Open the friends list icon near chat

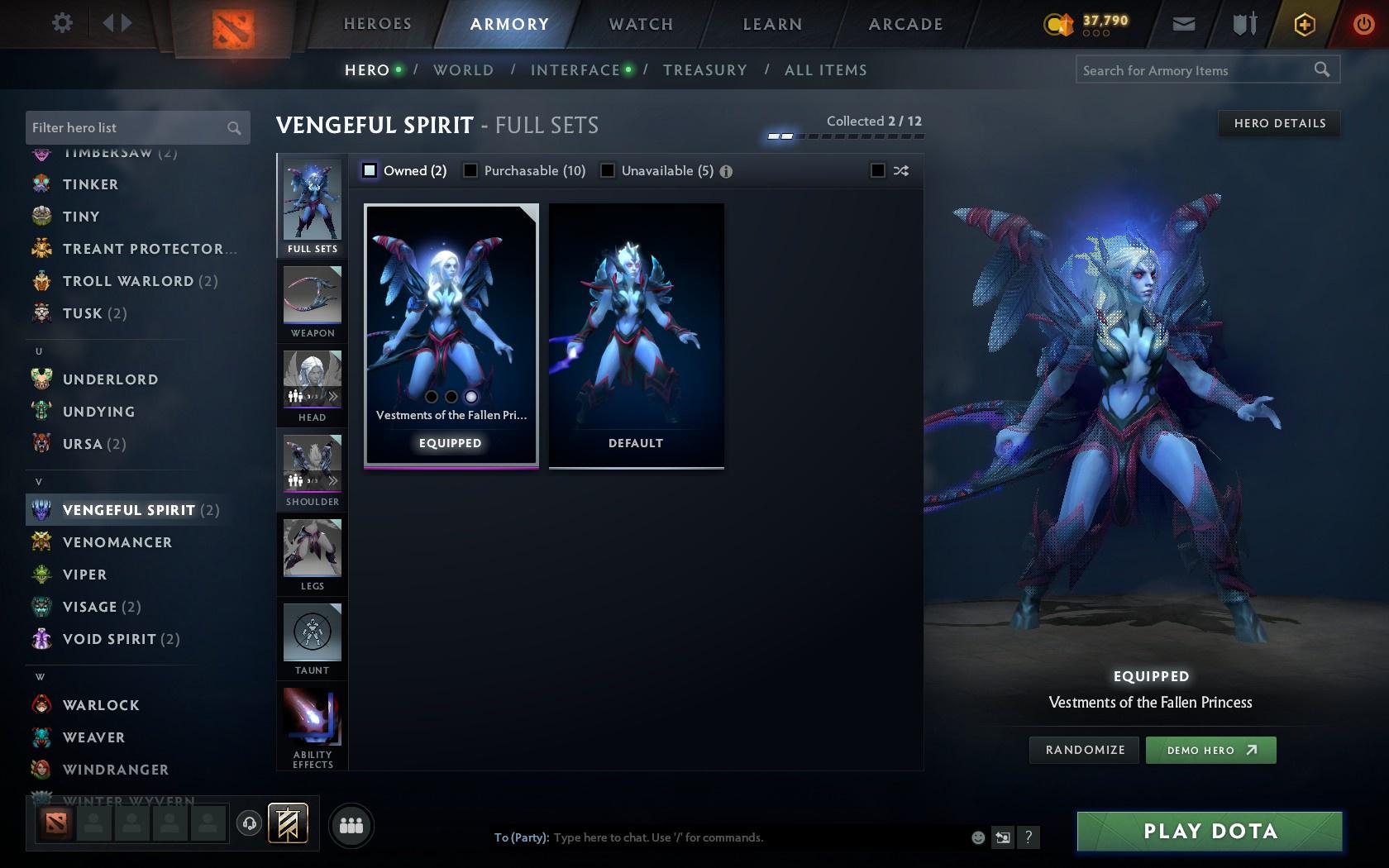click(352, 825)
